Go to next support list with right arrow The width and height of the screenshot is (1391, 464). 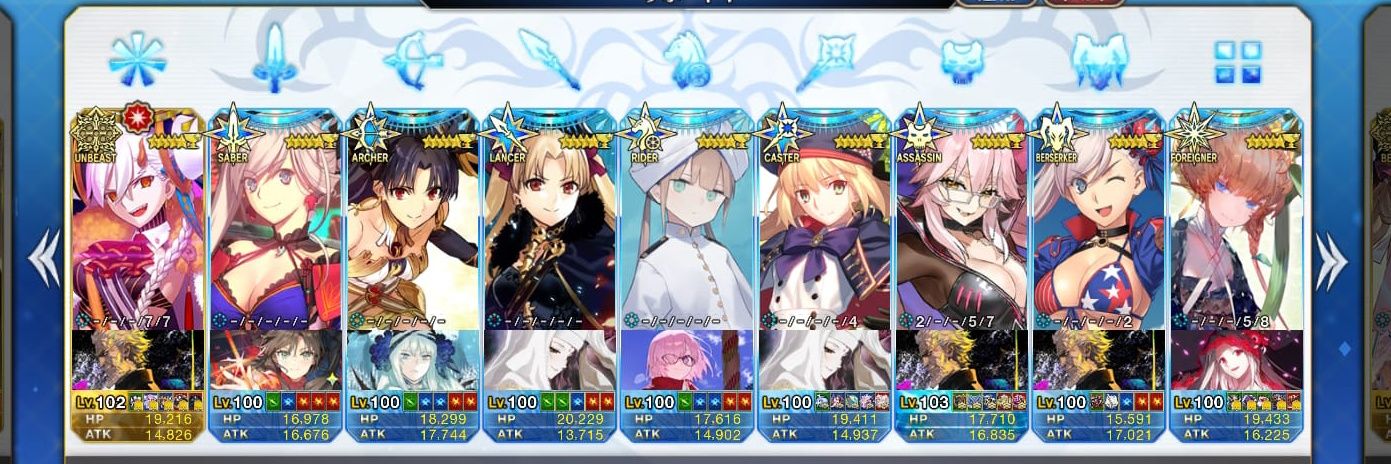[x=1330, y=260]
